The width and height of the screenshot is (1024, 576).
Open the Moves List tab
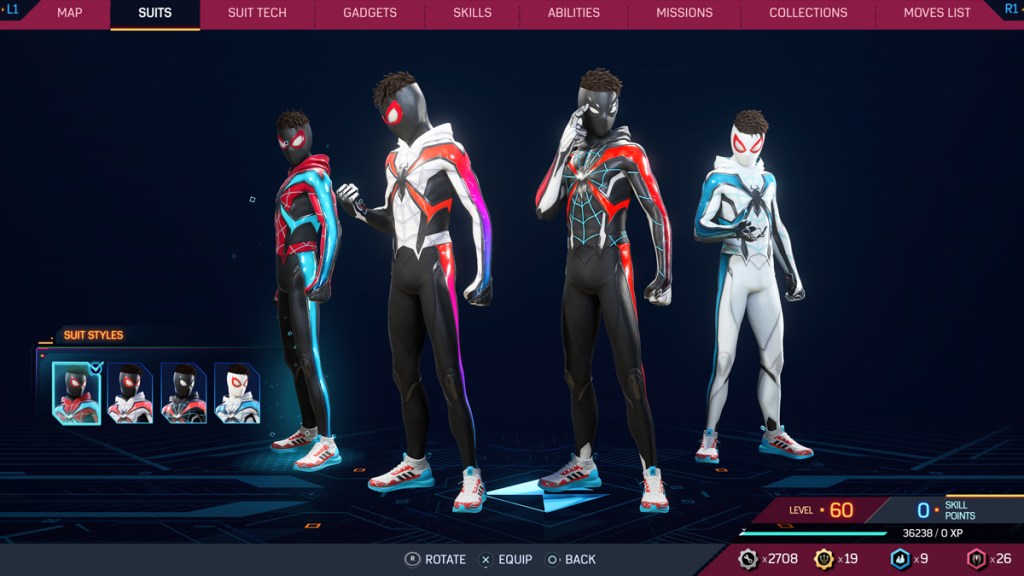(937, 13)
